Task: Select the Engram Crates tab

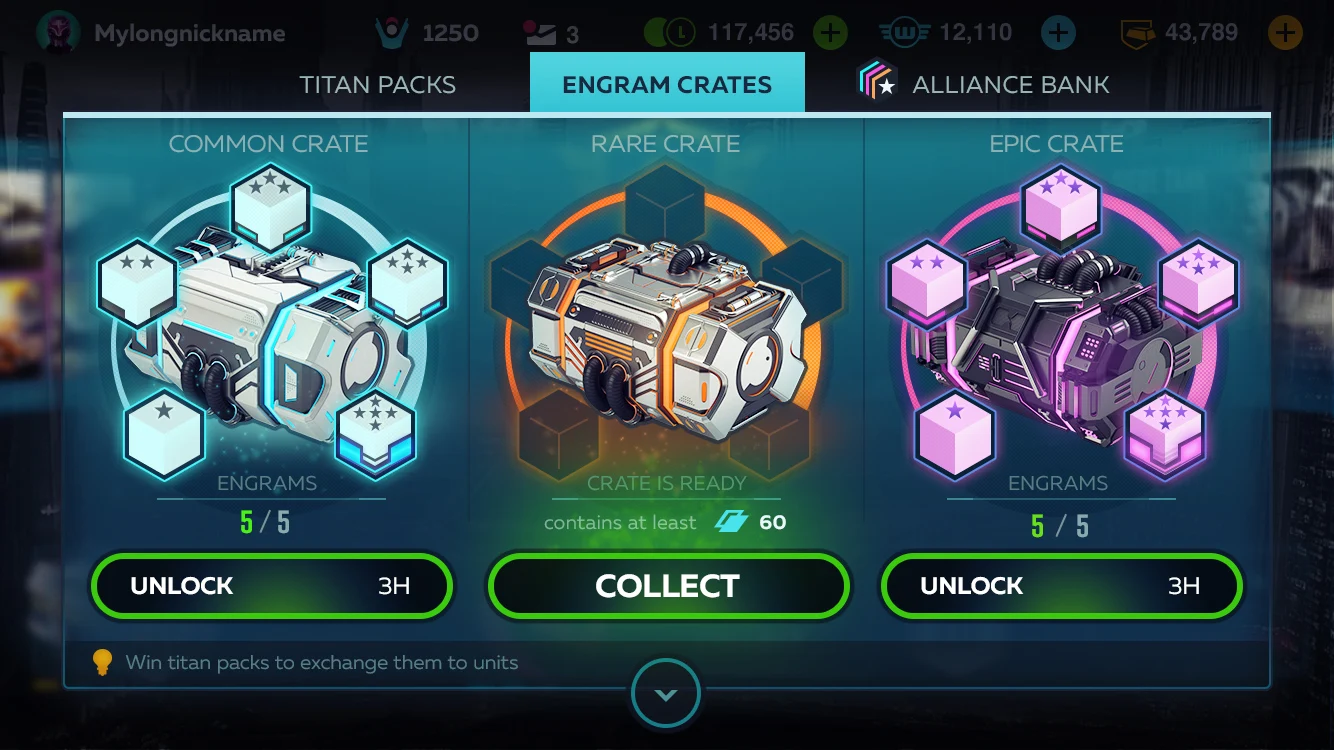Action: pos(667,84)
